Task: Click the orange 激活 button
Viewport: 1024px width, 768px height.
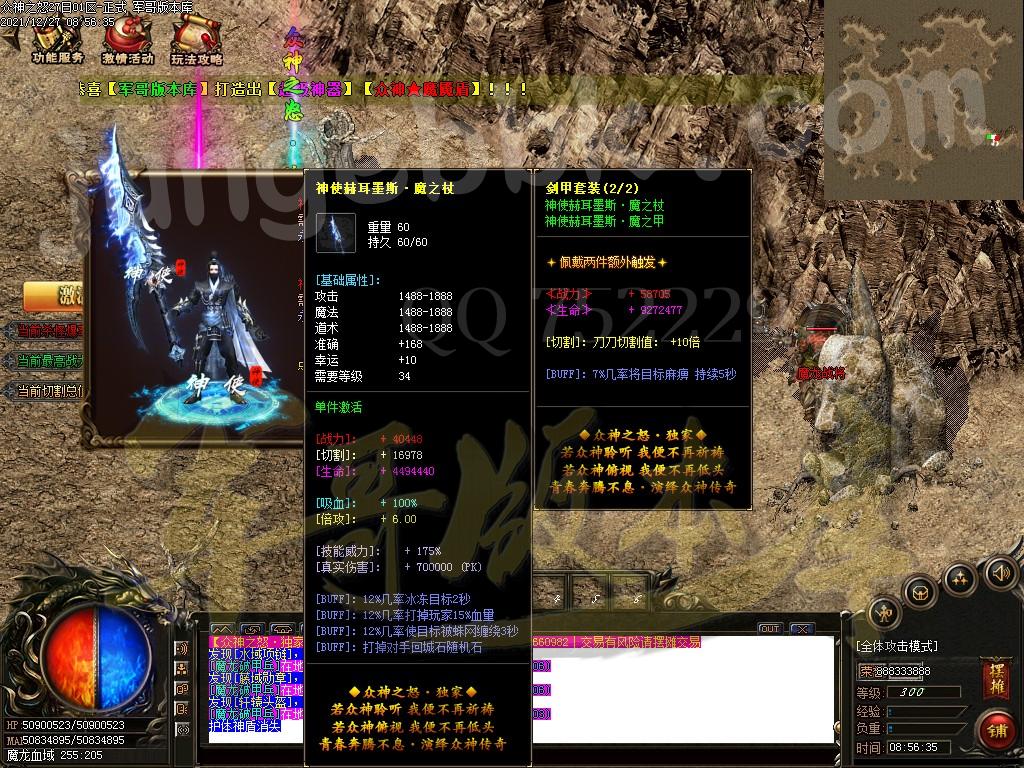Action: point(55,297)
